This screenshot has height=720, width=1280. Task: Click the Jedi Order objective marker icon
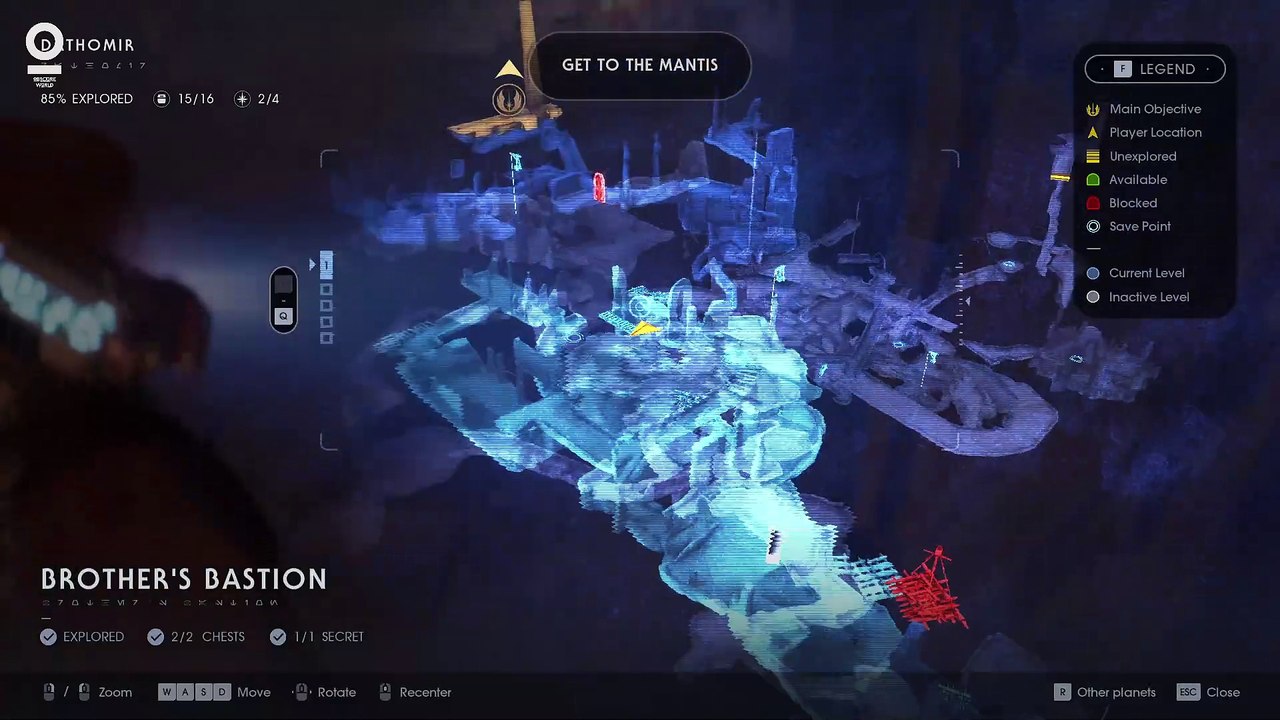coord(509,99)
